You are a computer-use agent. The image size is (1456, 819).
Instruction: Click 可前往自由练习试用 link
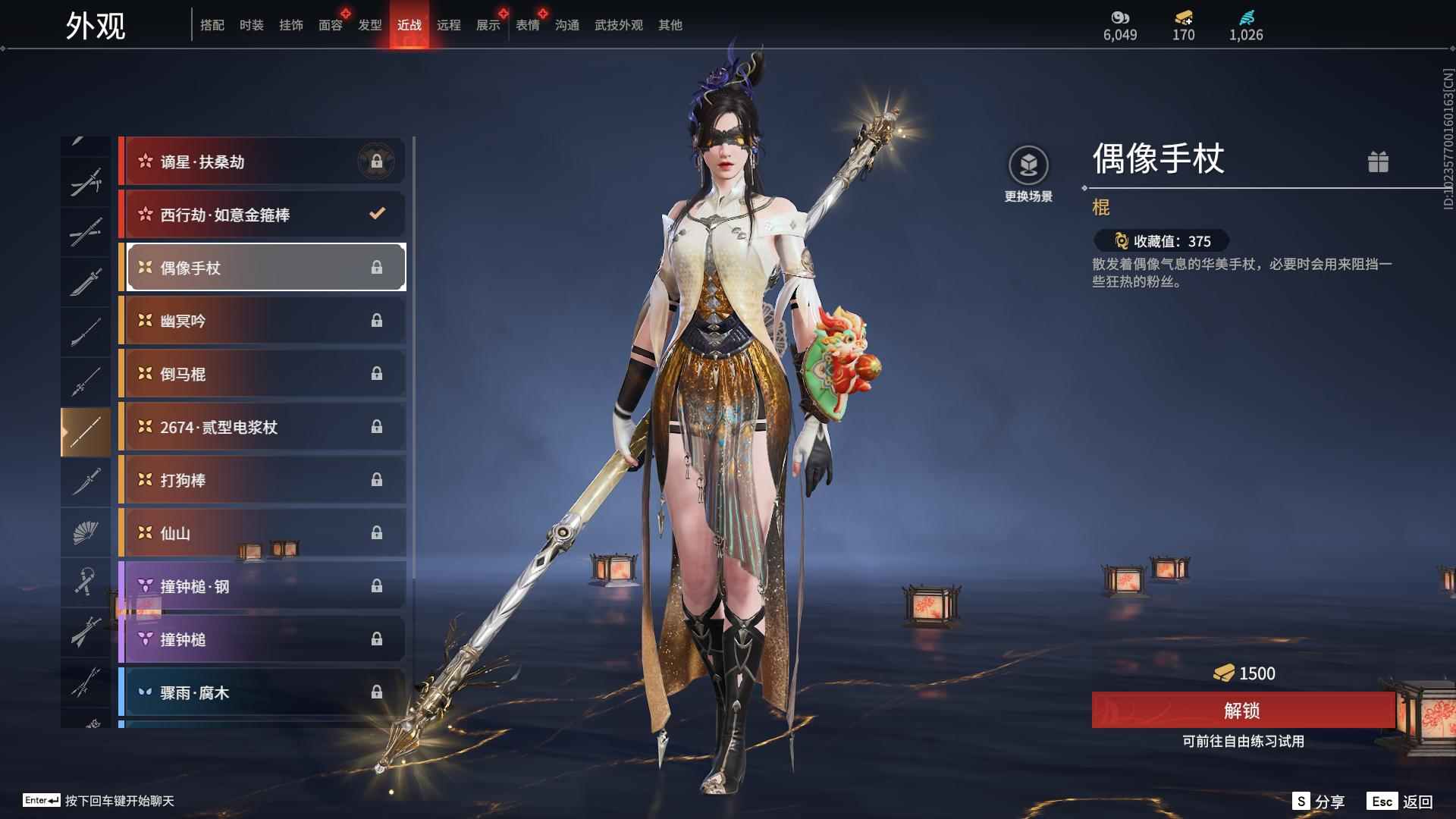click(1243, 742)
